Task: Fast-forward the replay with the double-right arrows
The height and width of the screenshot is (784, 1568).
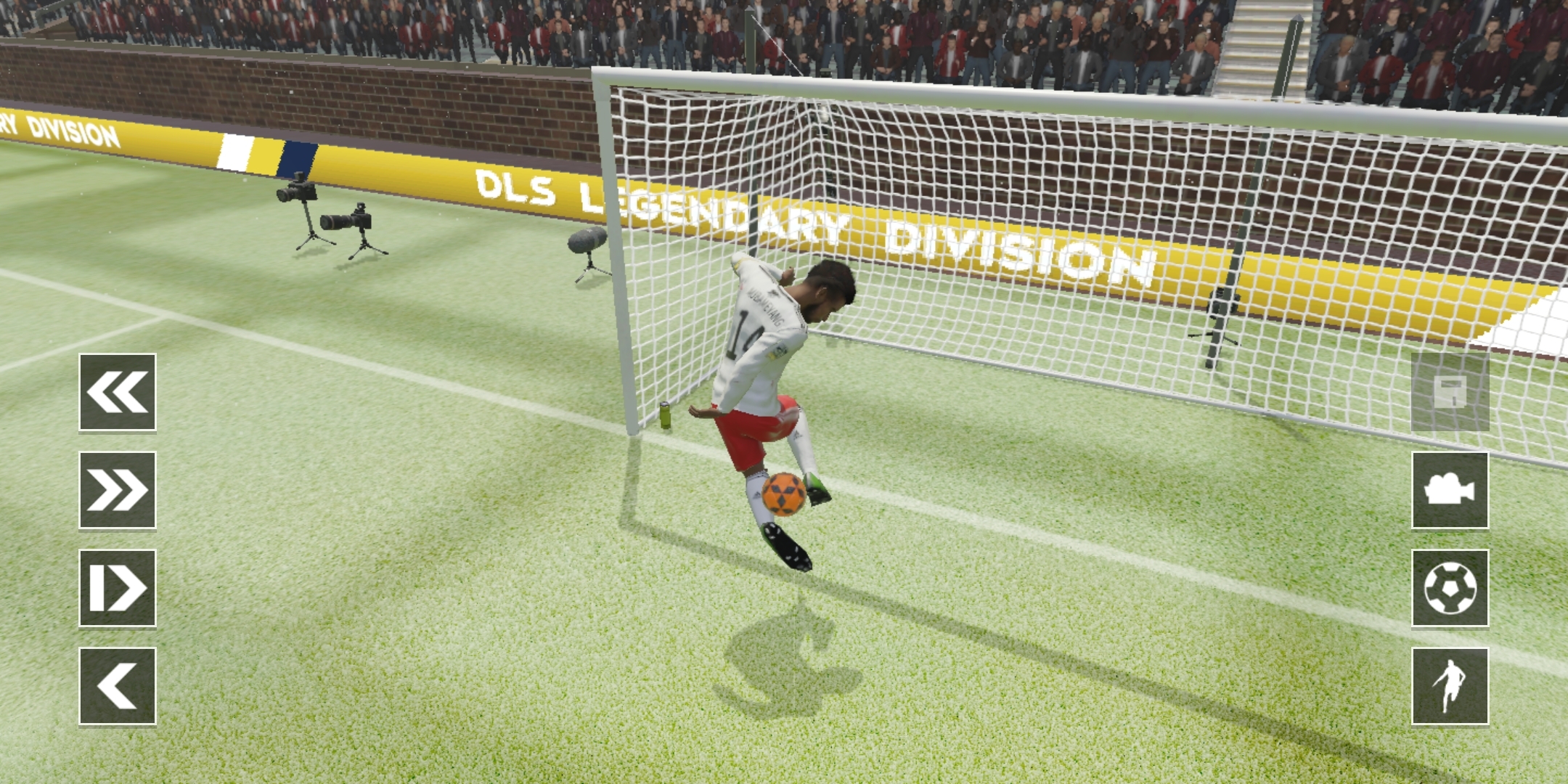Action: pos(118,490)
